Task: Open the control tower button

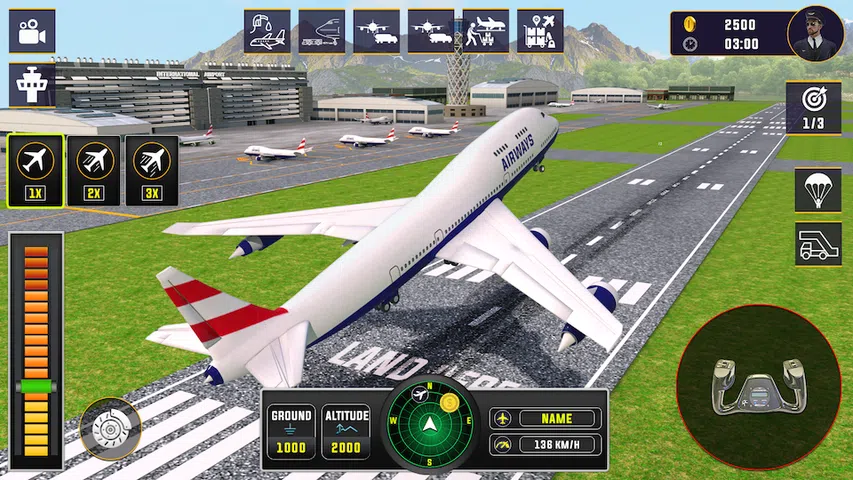Action: click(x=32, y=84)
